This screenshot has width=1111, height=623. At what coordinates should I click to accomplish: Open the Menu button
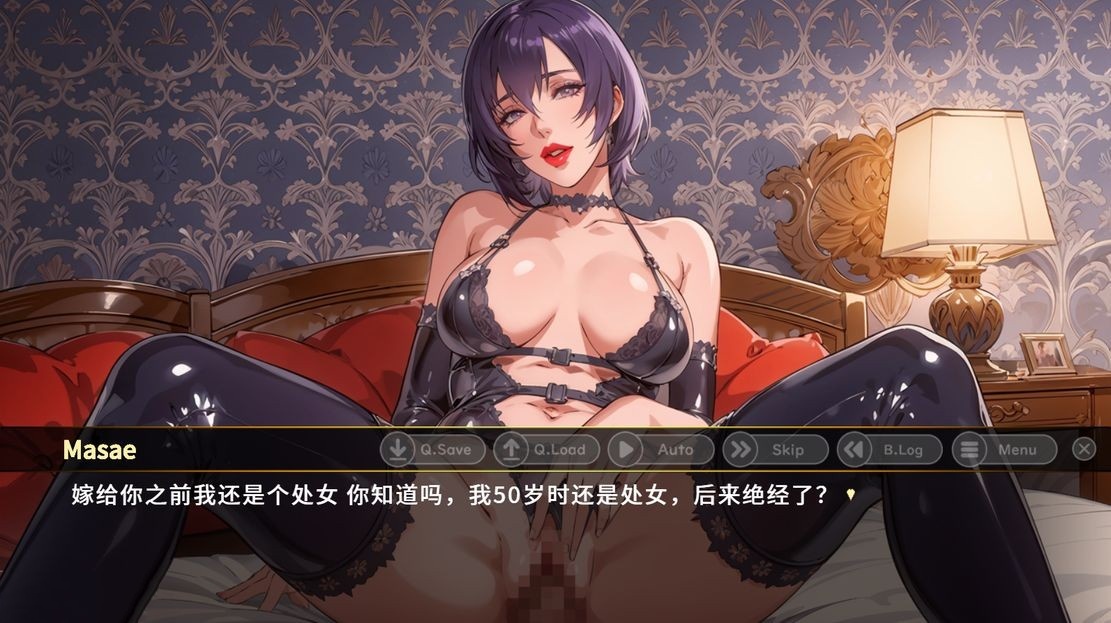tap(1003, 450)
